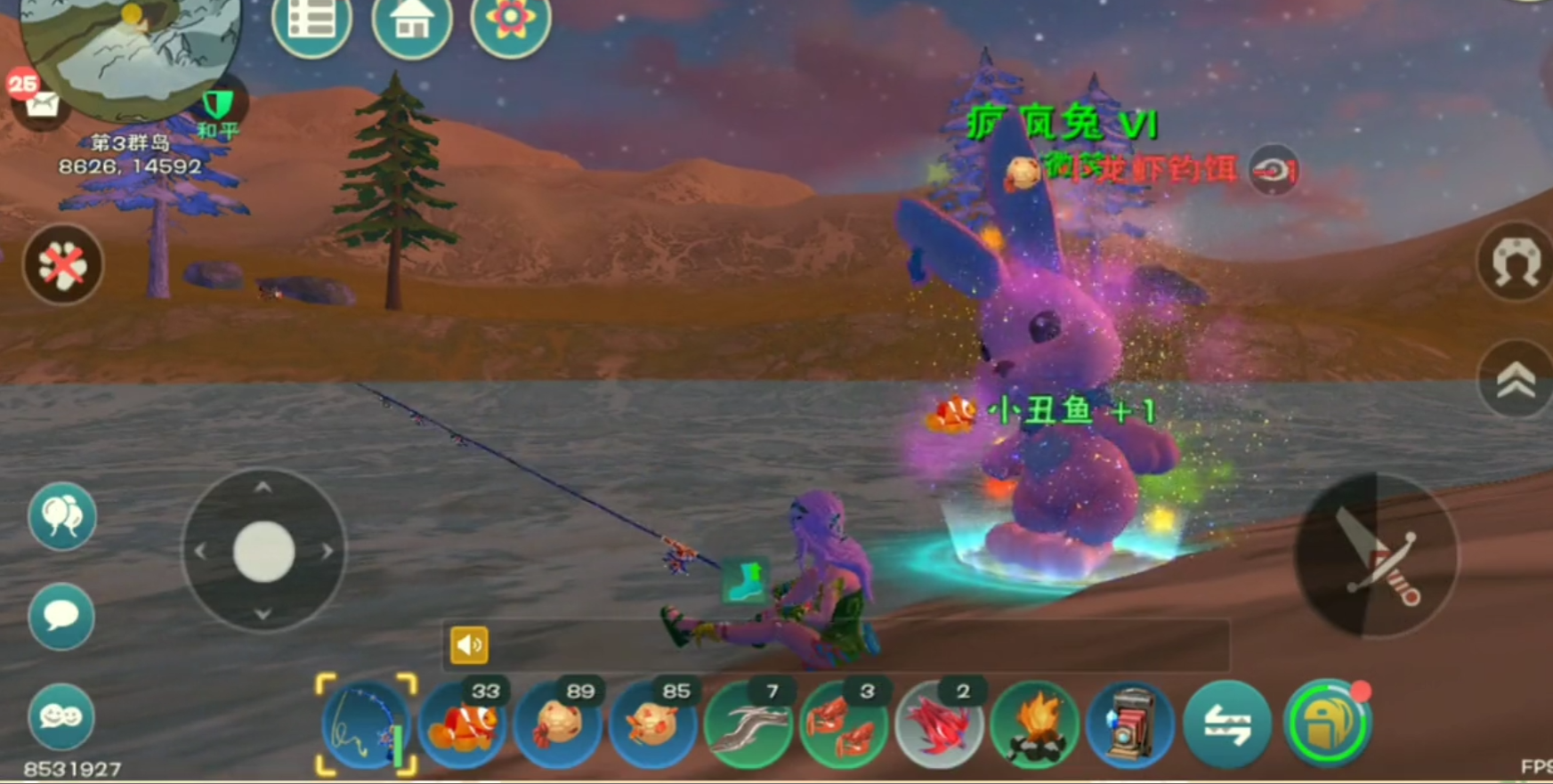Toggle the yellow speaker sound button
1553x784 pixels.
point(469,645)
